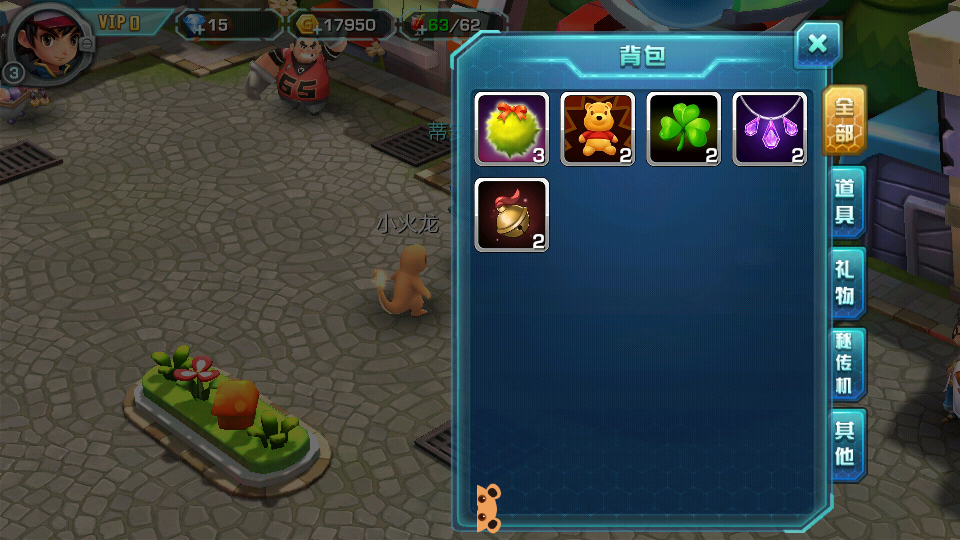
Task: Close the 背包 backpack panel
Action: click(817, 43)
